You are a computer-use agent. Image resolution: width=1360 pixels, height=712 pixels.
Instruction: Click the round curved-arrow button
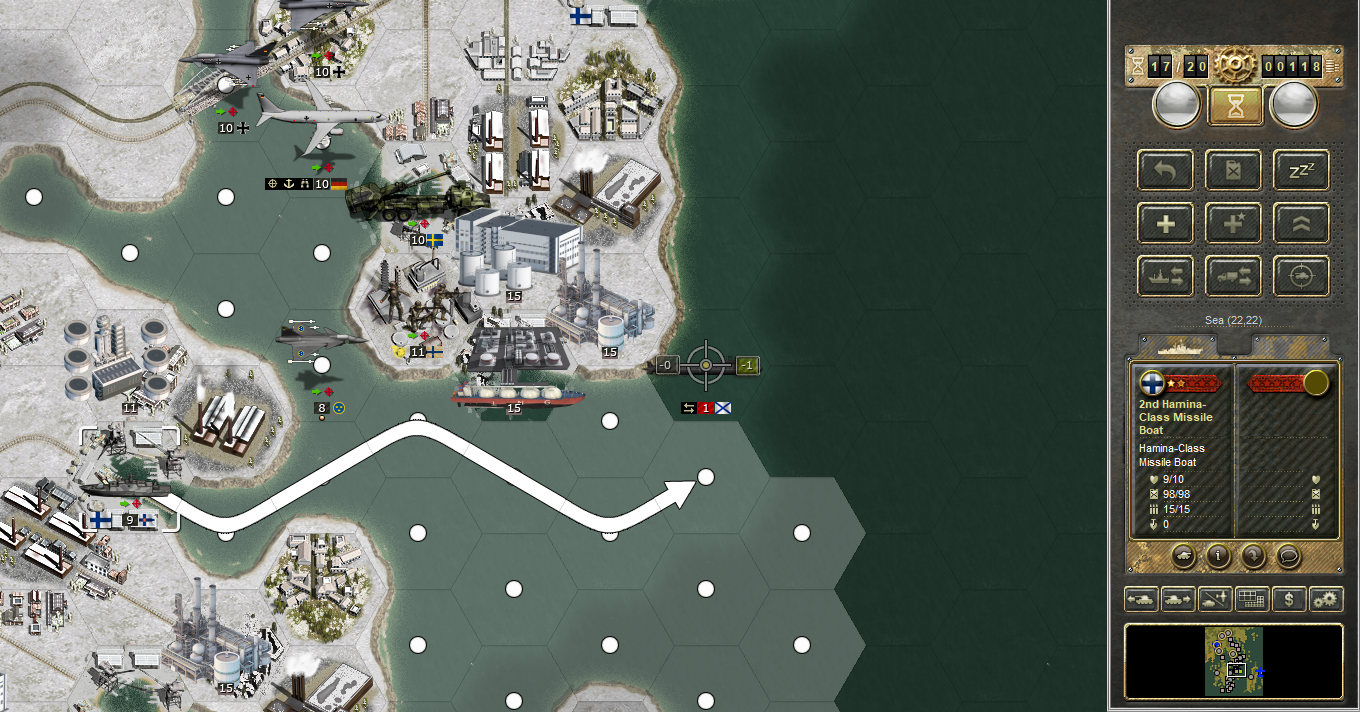click(1253, 555)
